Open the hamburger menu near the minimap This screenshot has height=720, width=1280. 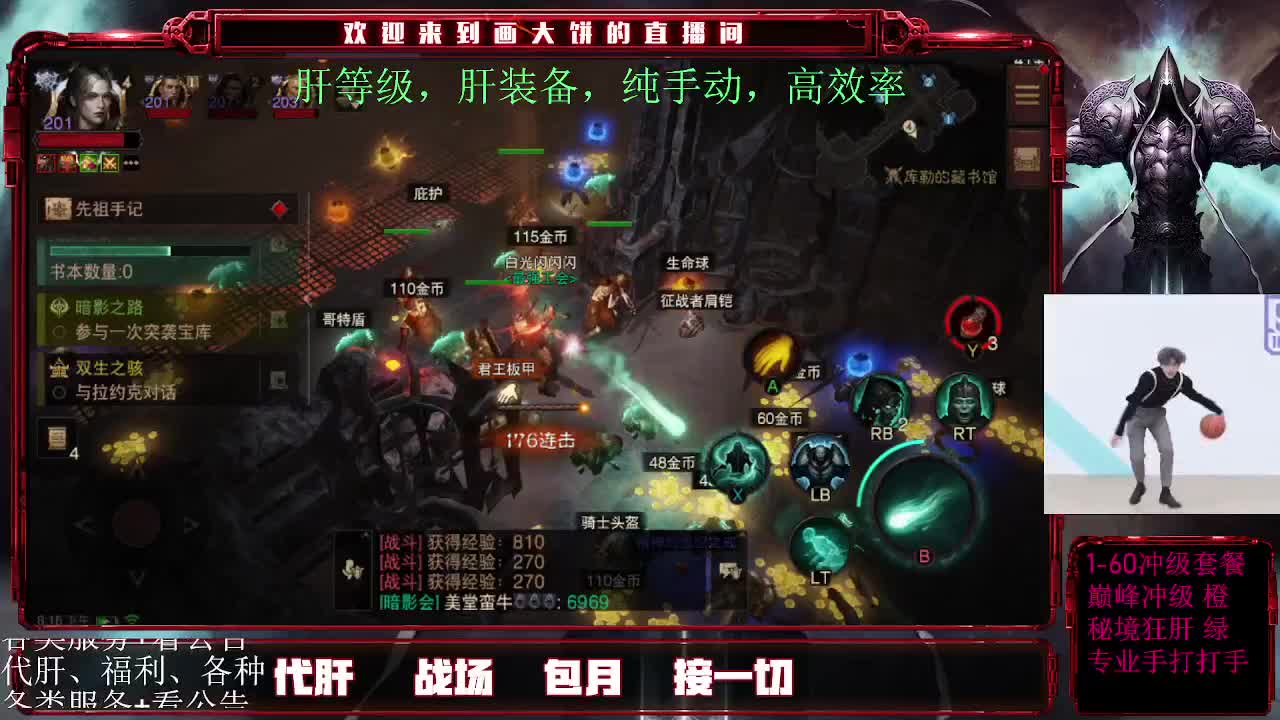[1027, 95]
